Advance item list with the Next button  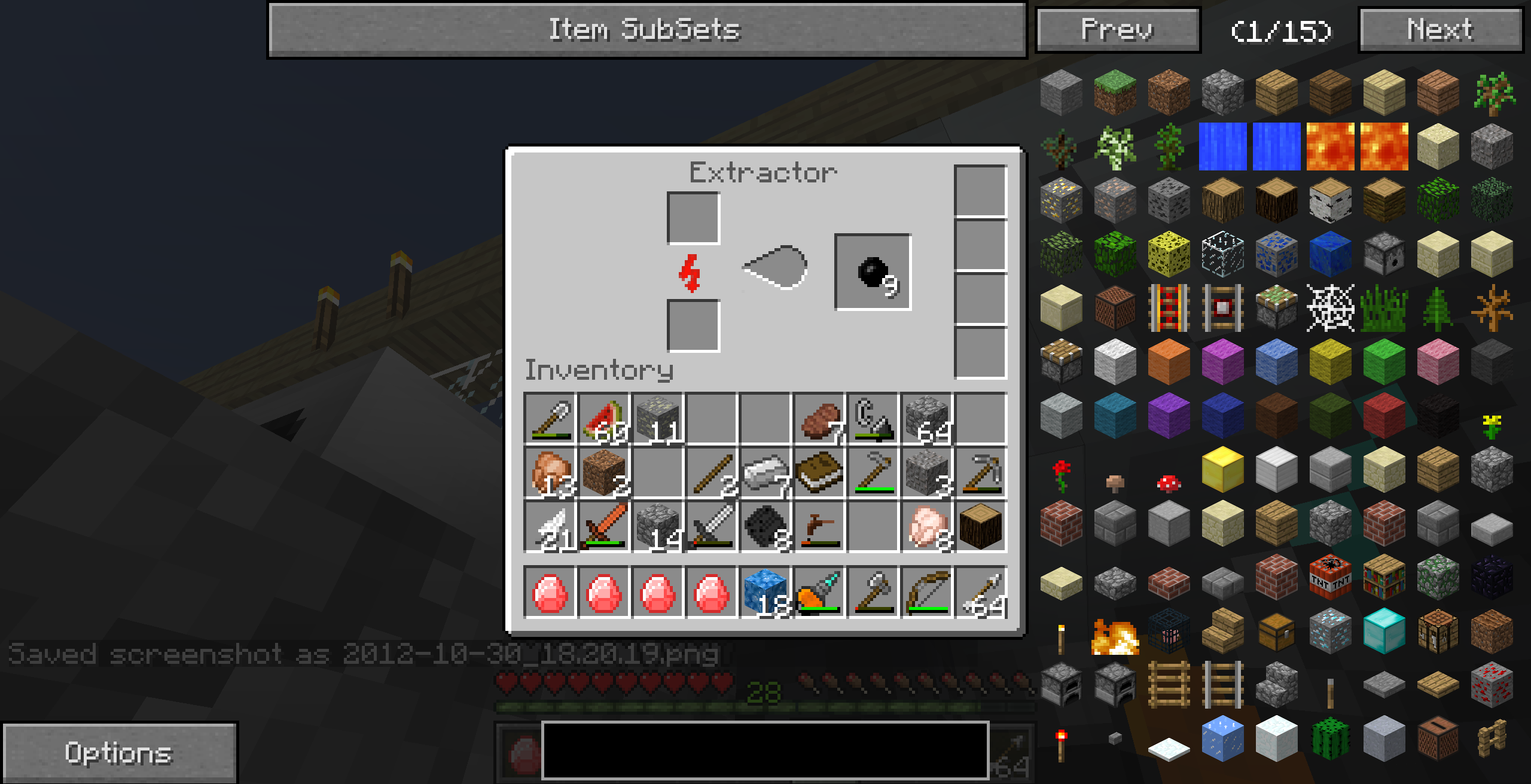point(1440,30)
